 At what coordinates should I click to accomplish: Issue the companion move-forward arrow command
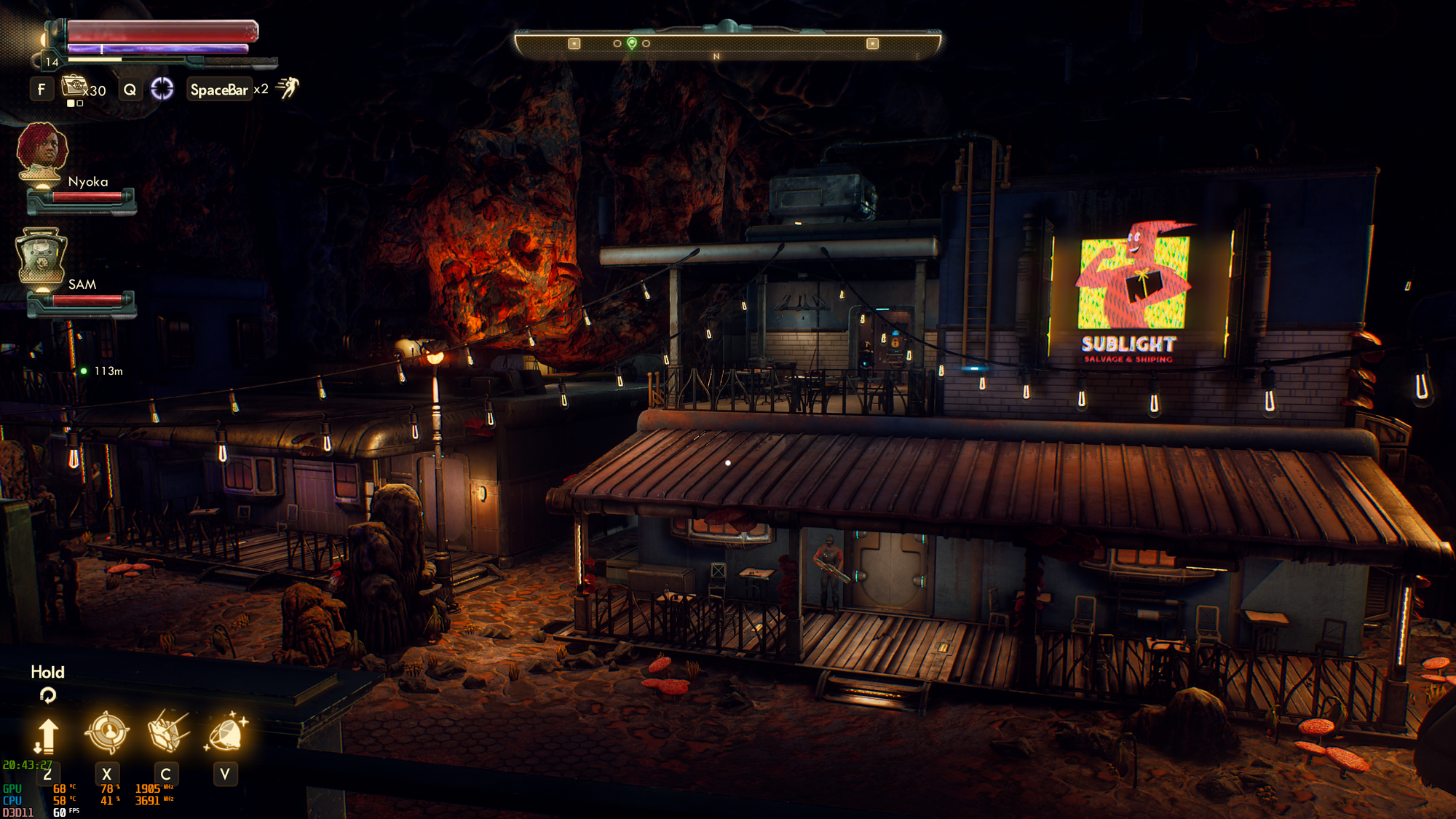(47, 735)
